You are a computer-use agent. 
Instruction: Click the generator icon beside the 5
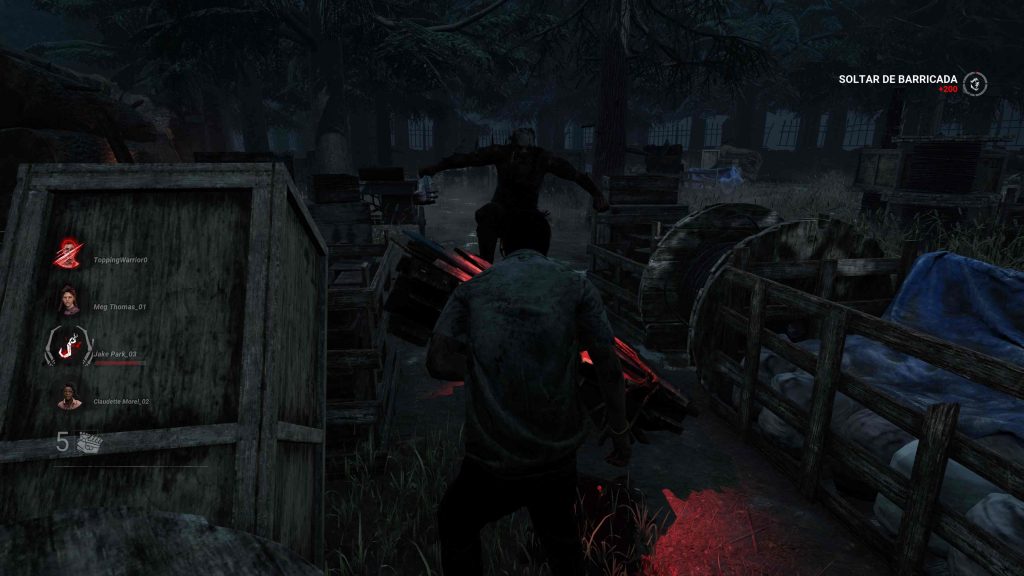[90, 441]
